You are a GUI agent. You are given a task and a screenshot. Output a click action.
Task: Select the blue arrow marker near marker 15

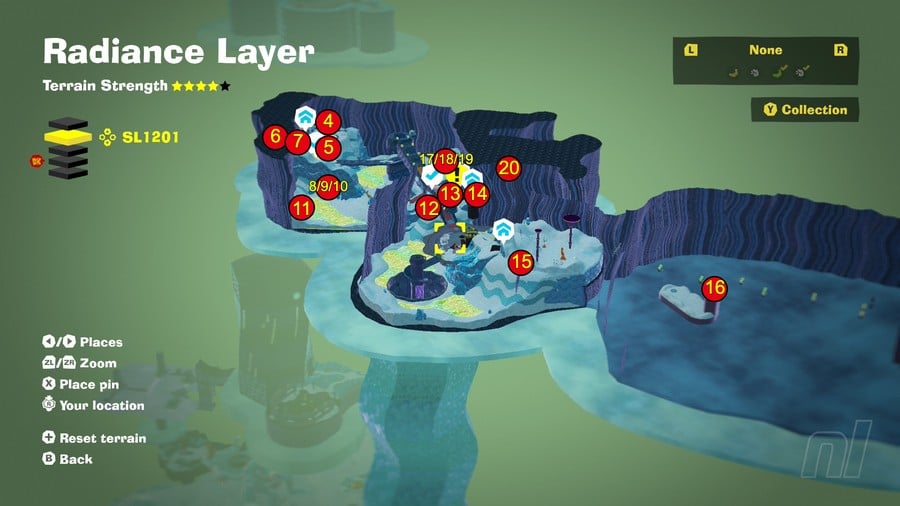coord(503,232)
